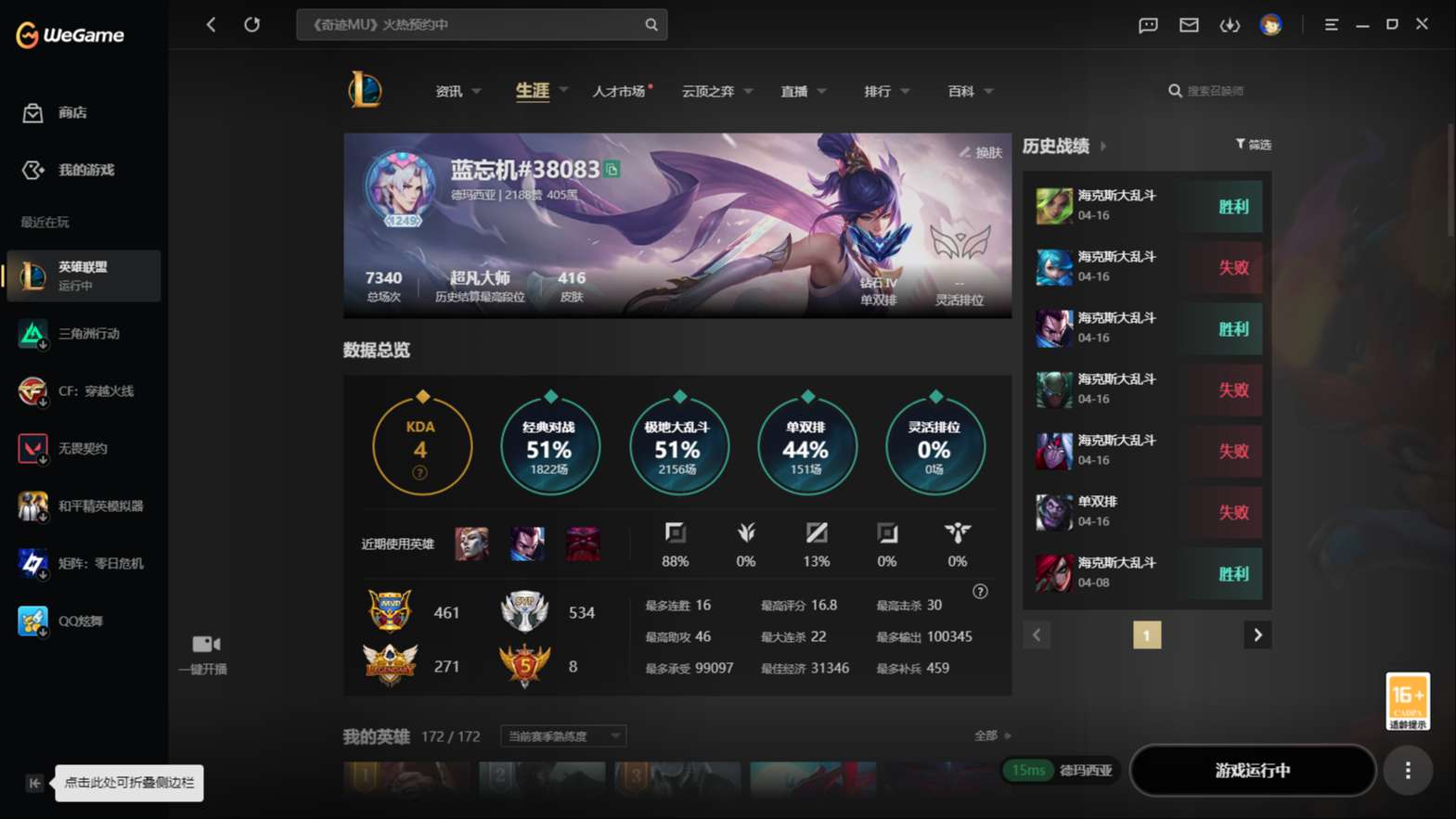Screen dimensions: 1456x819
Task: Click the League of Legends logo
Action: click(x=365, y=90)
